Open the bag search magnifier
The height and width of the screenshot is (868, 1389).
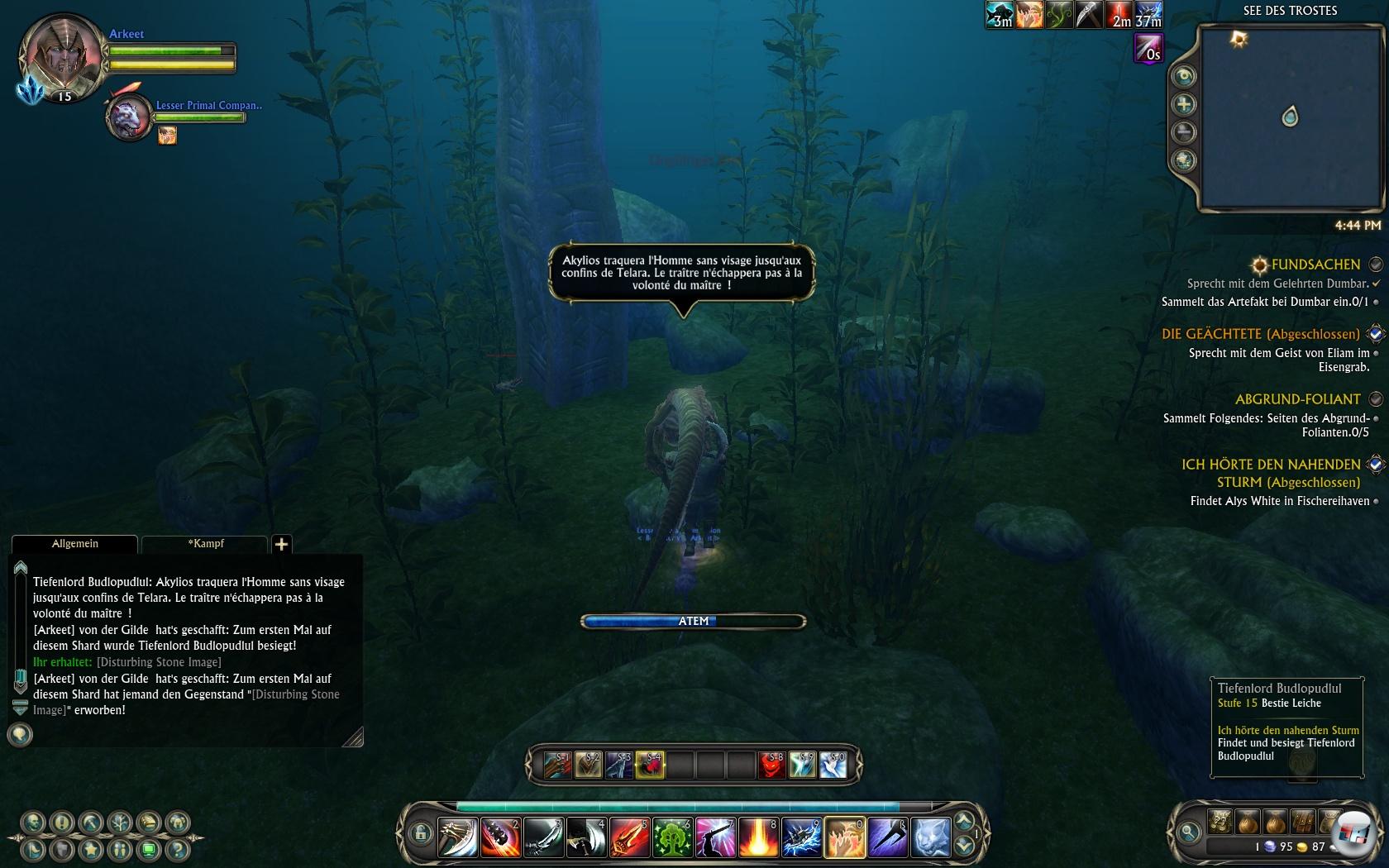click(x=1189, y=832)
